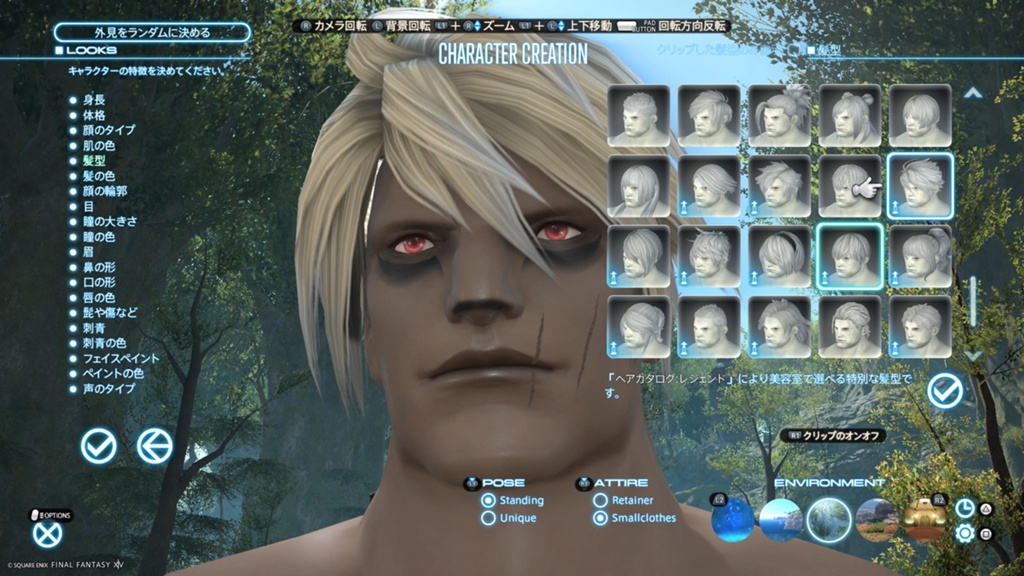This screenshot has height=576, width=1024.
Task: Open the 刺青 tattoo option
Action: point(95,327)
